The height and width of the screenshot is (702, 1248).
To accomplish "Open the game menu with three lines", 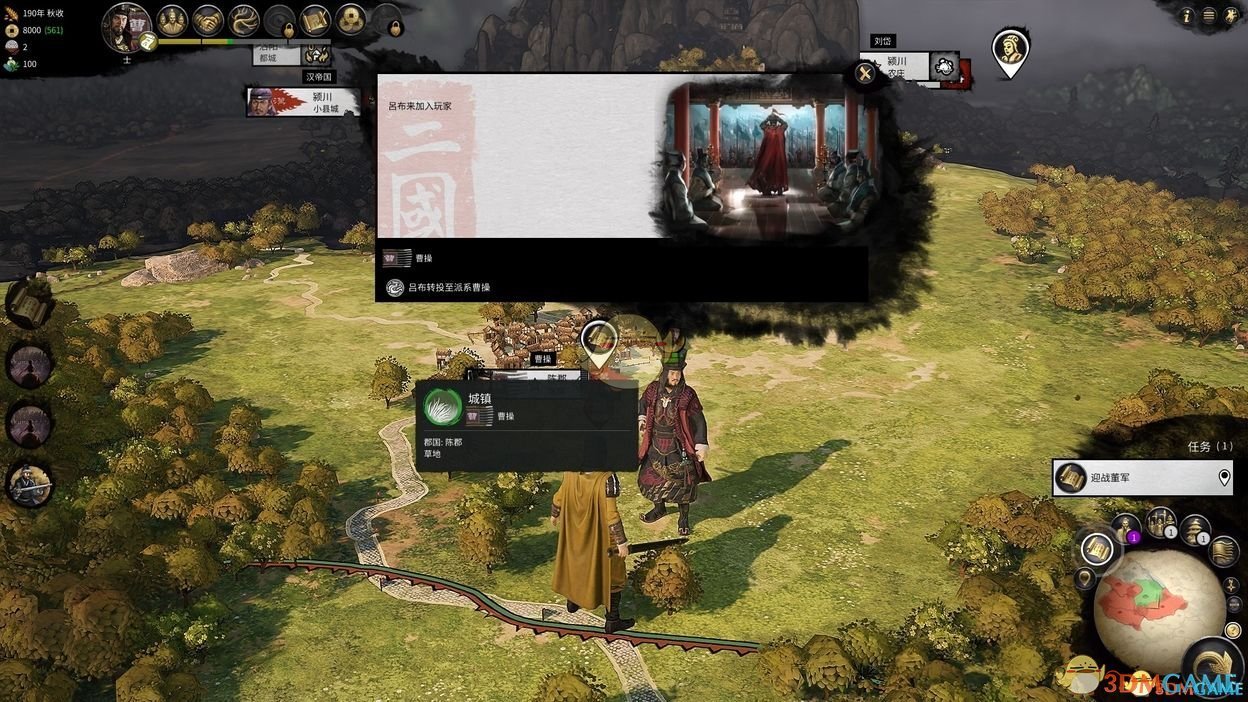I will [1209, 15].
